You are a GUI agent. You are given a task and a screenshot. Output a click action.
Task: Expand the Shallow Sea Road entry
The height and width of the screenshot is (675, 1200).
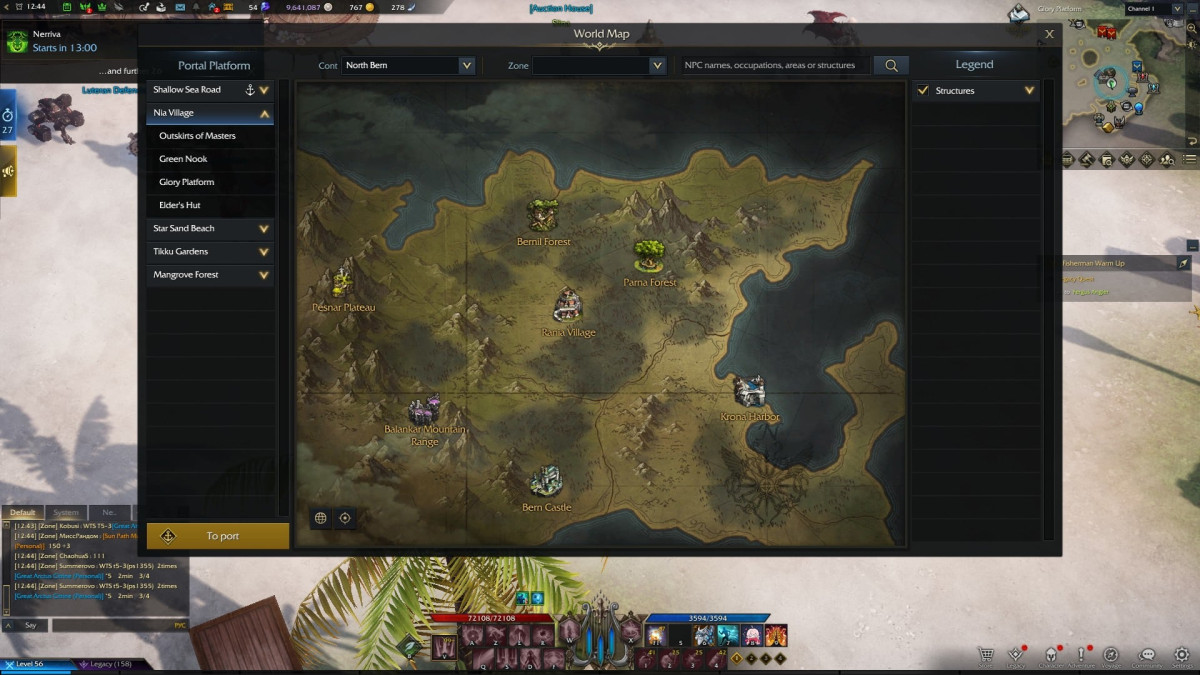tap(264, 90)
